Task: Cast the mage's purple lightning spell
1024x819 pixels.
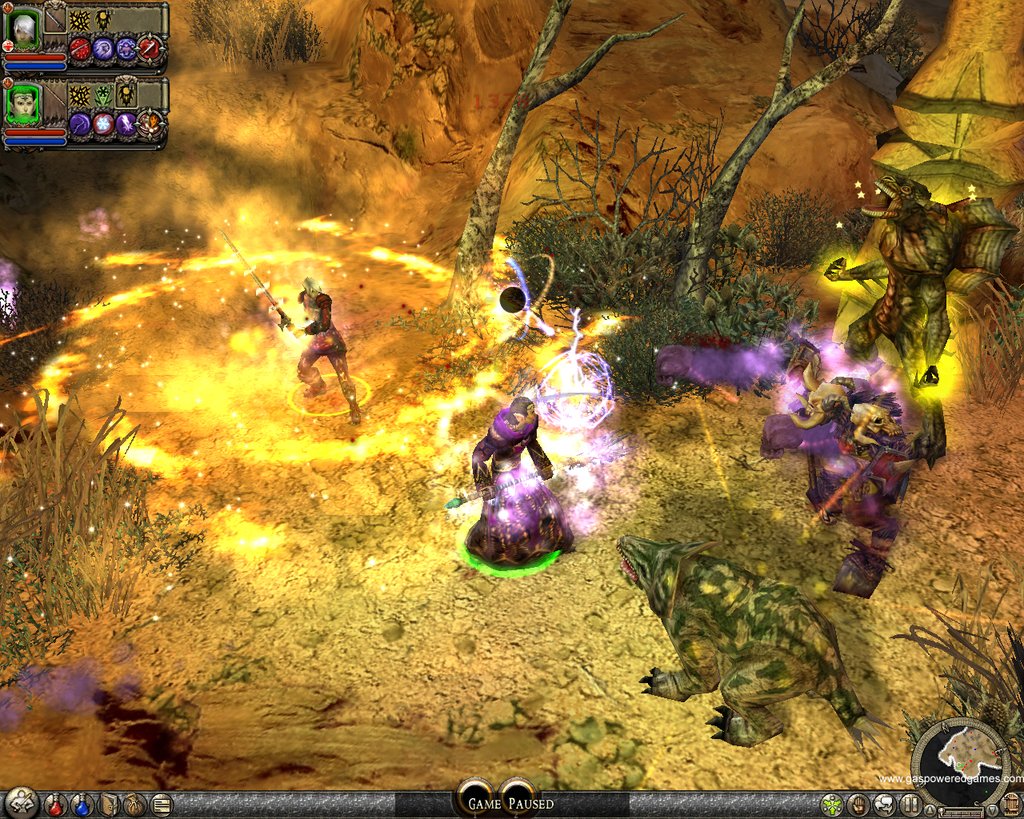Action: click(x=127, y=123)
